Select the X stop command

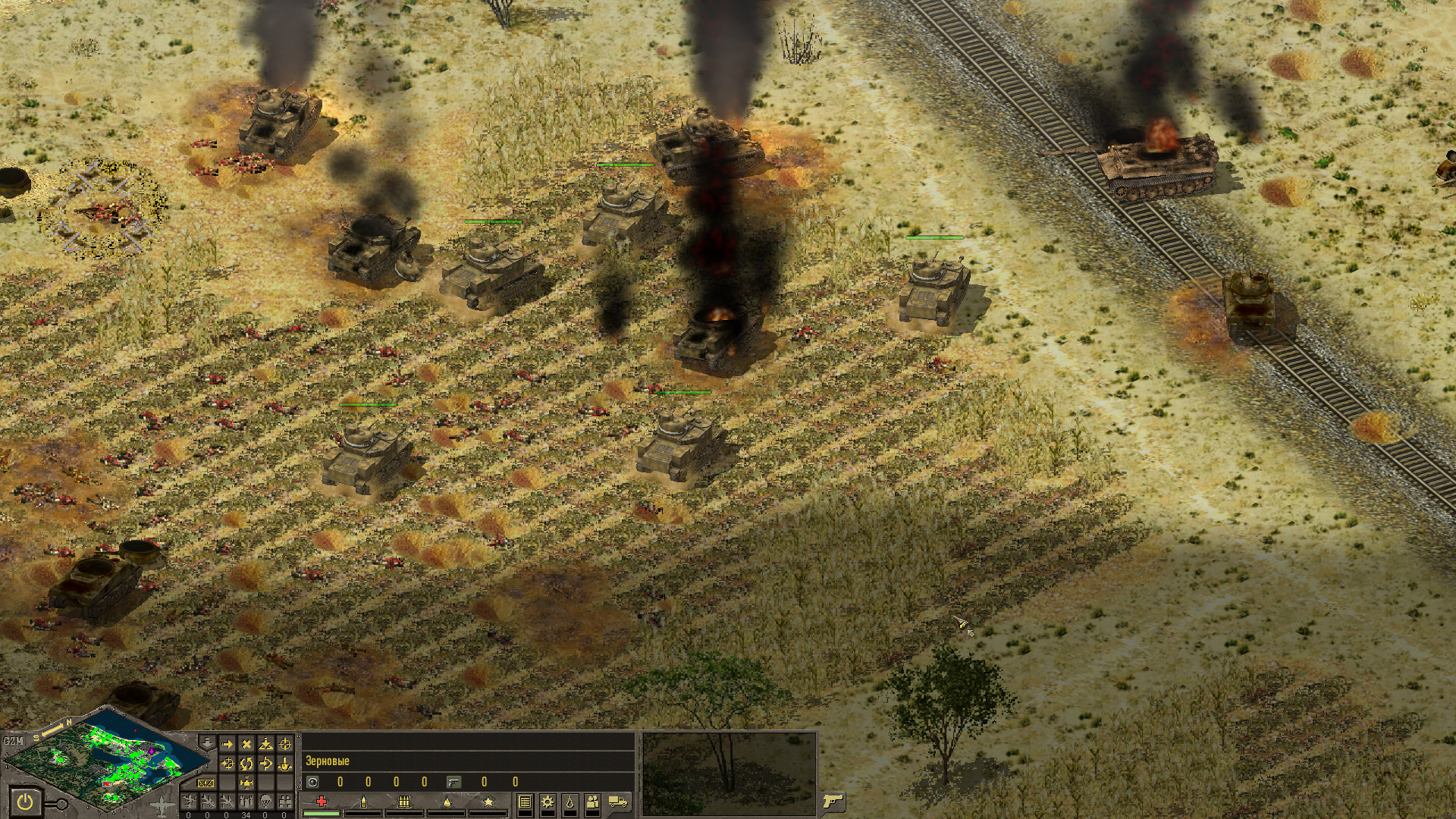coord(246,744)
